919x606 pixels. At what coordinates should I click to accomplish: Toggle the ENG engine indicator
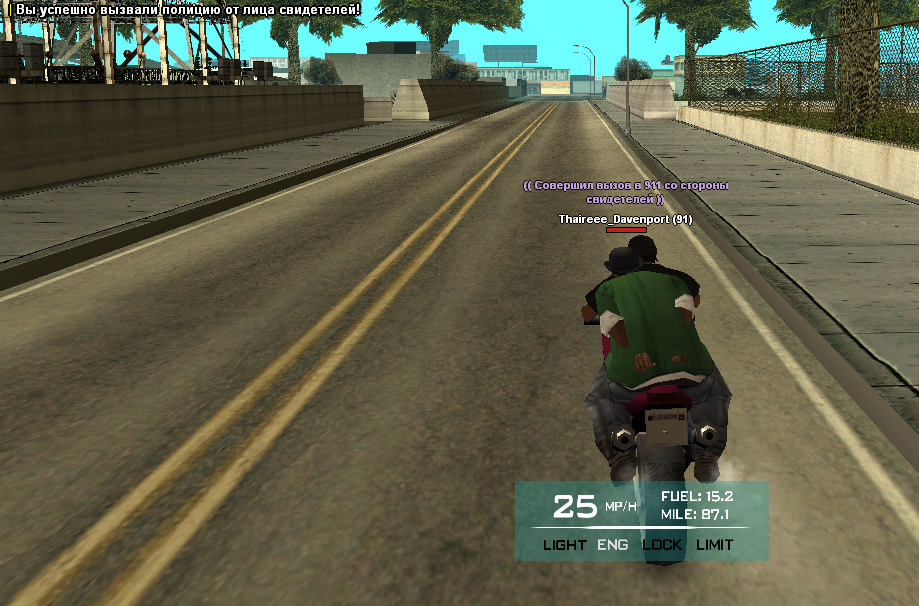tap(613, 545)
